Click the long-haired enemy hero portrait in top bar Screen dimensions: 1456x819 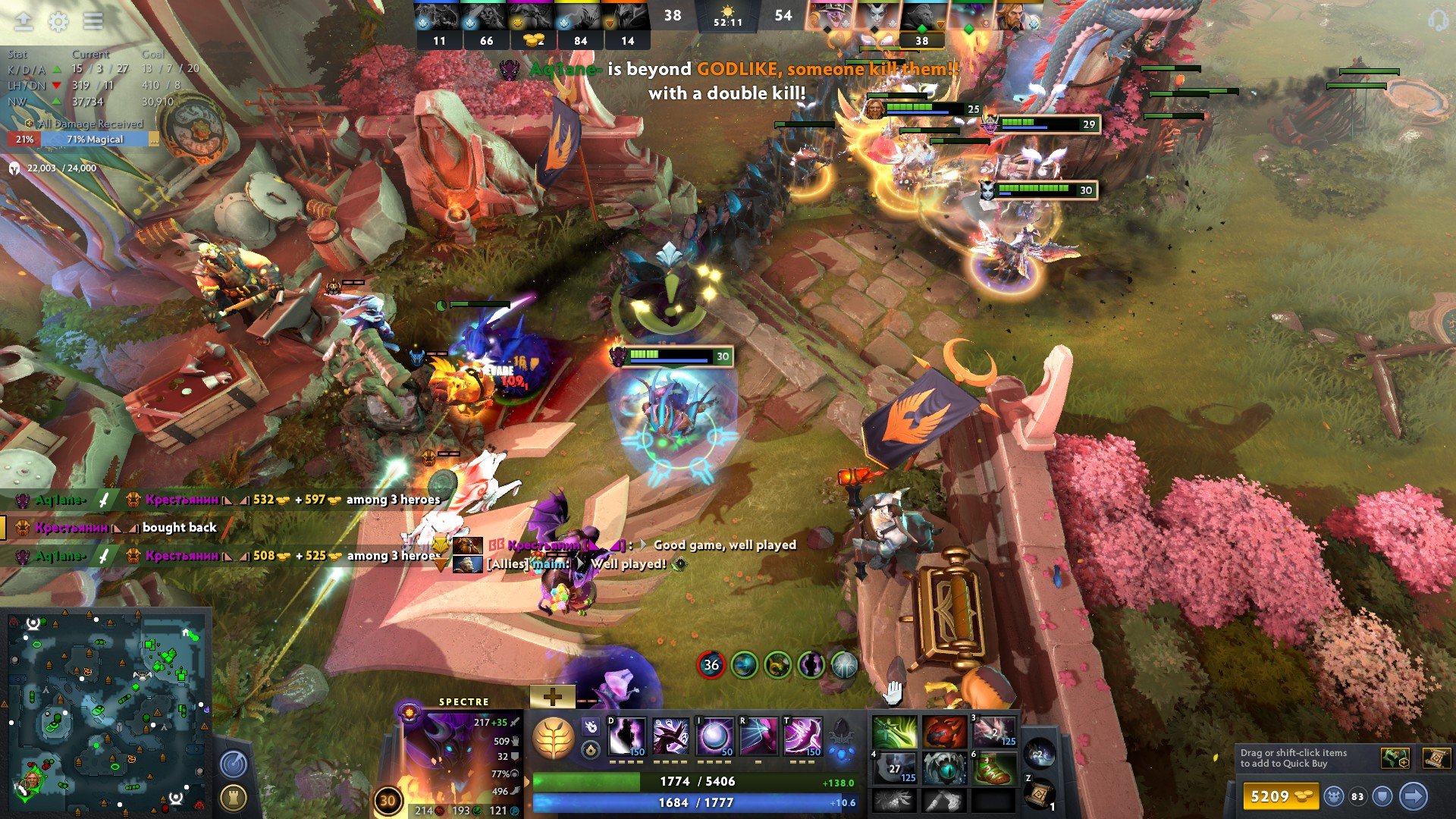[1014, 17]
